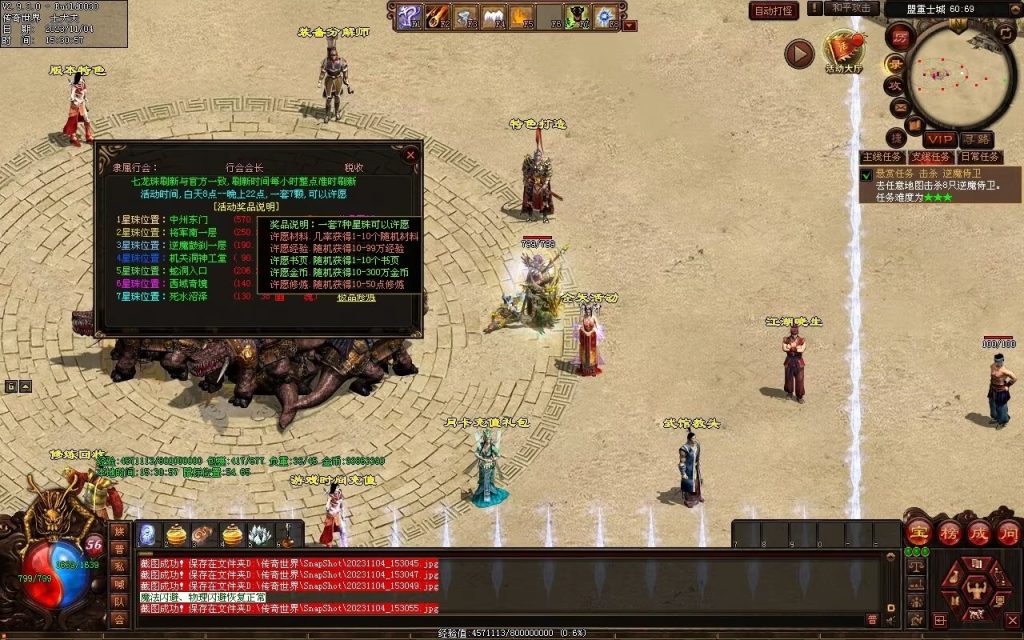The width and height of the screenshot is (1024, 640).
Task: Click the round play arrow button
Action: [x=799, y=53]
